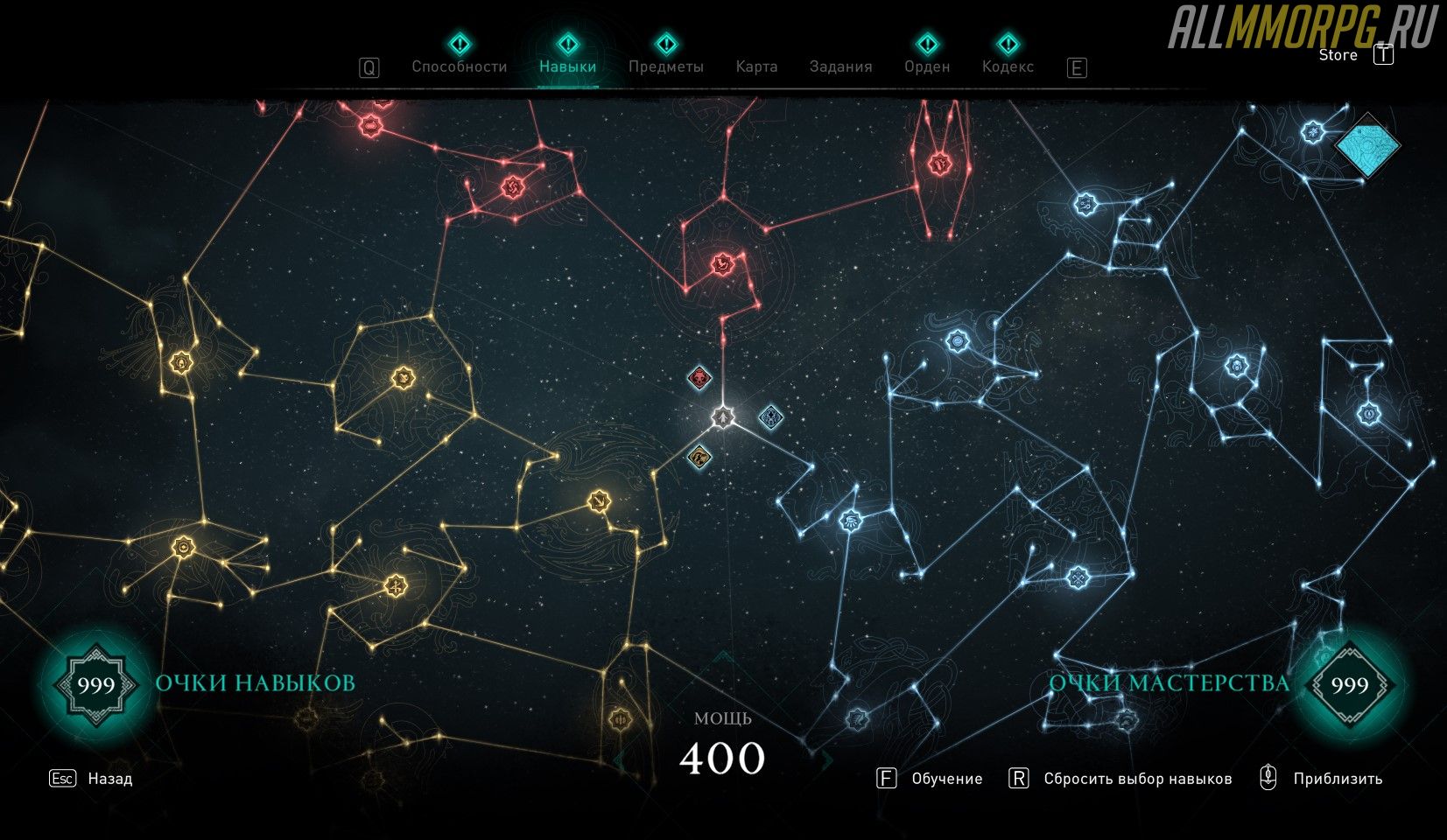Select the blue raven diamond icon

[x=770, y=416]
